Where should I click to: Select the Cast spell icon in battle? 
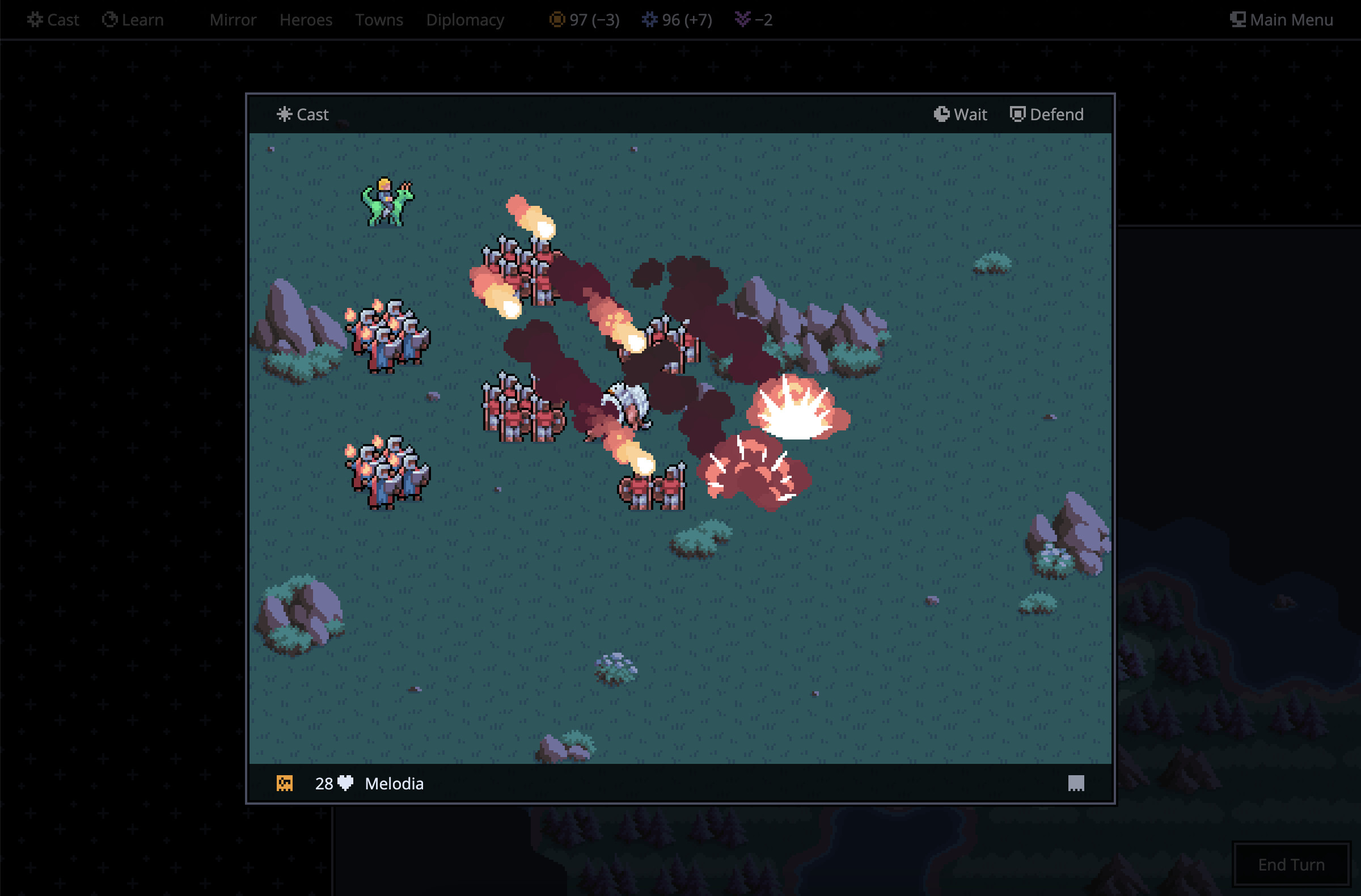pos(284,115)
